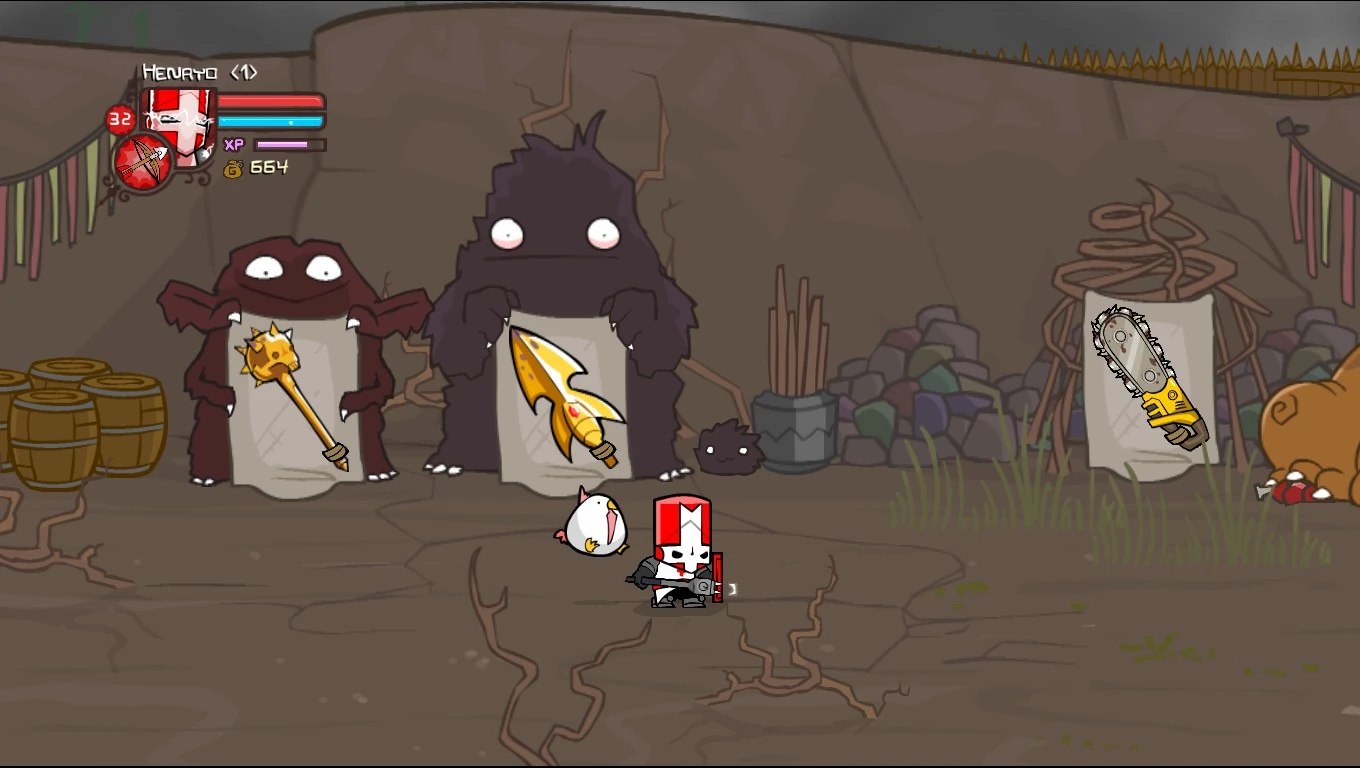Click the Henayo name label
The image size is (1360, 768).
pyautogui.click(x=180, y=72)
